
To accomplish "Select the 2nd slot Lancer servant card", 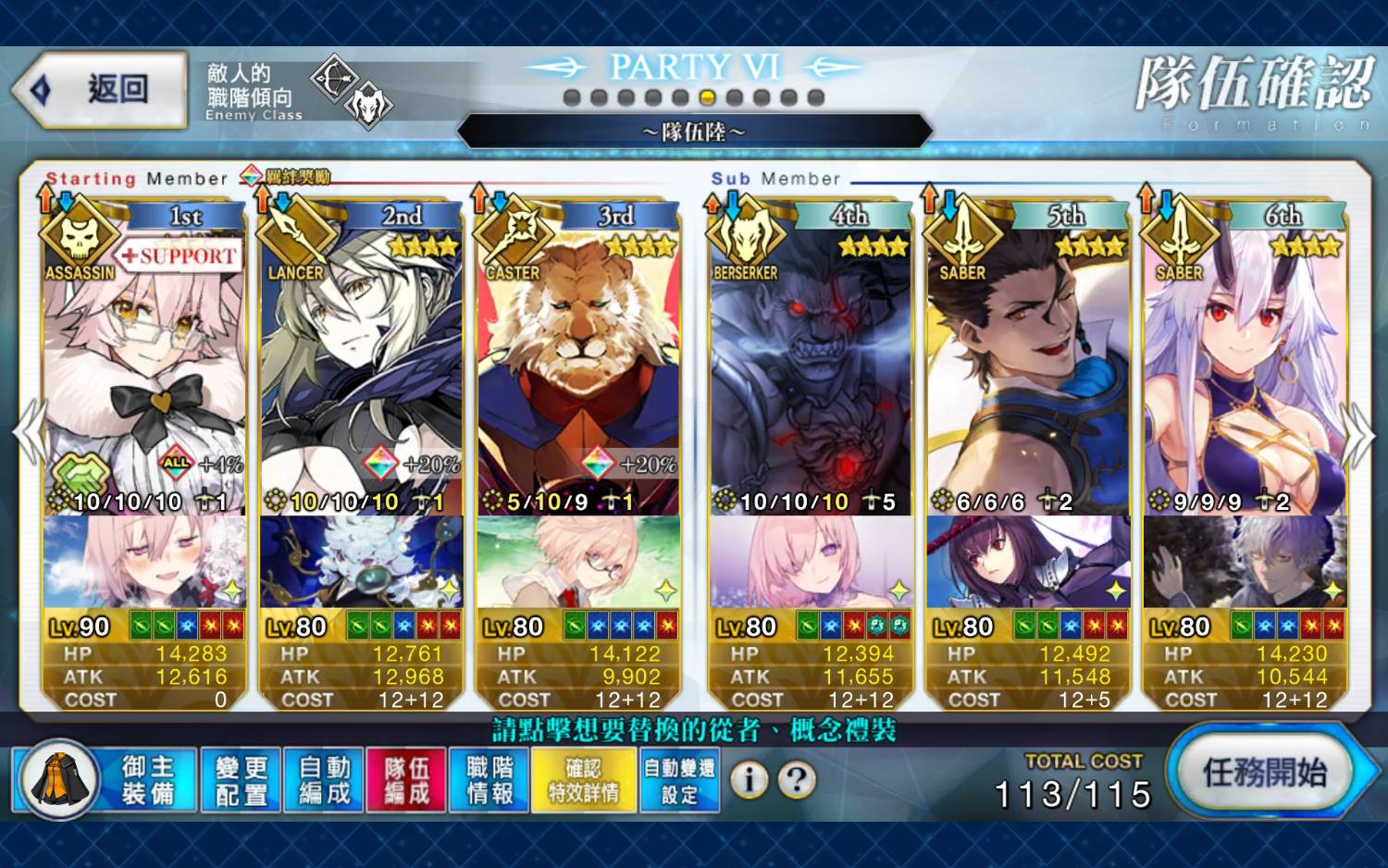I will (362, 370).
